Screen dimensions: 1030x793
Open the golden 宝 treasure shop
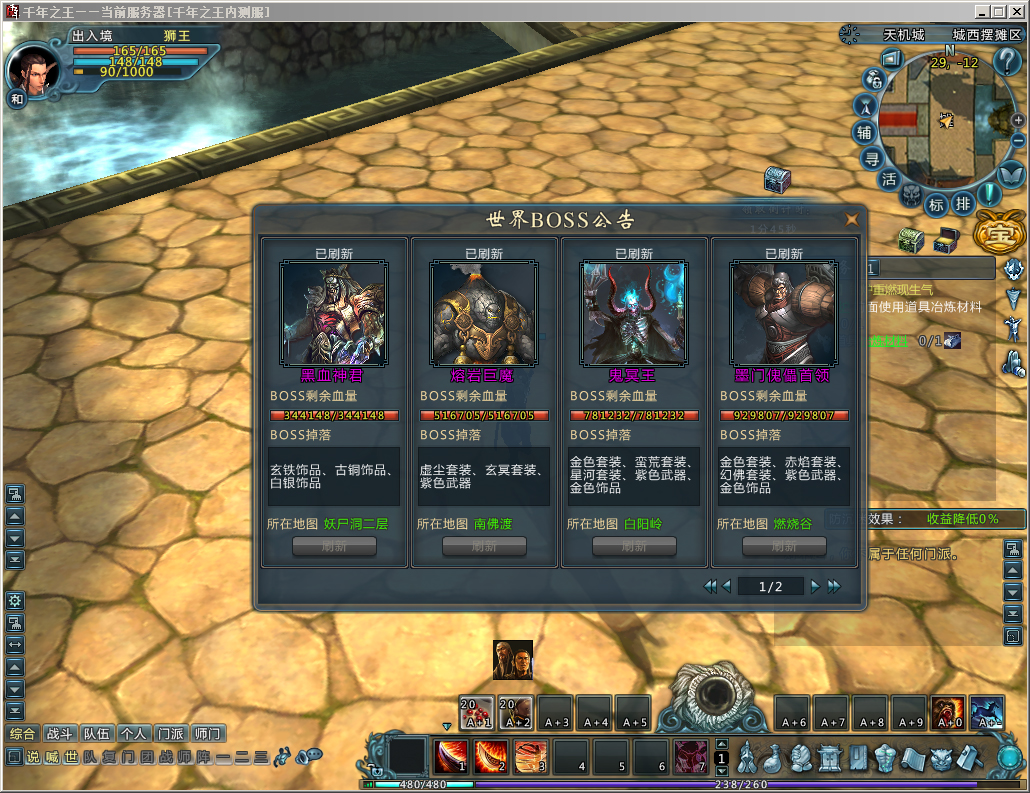coord(994,234)
